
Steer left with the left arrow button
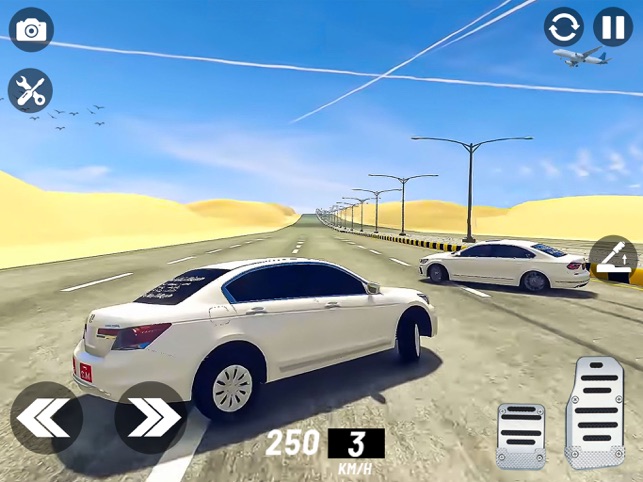pos(46,417)
